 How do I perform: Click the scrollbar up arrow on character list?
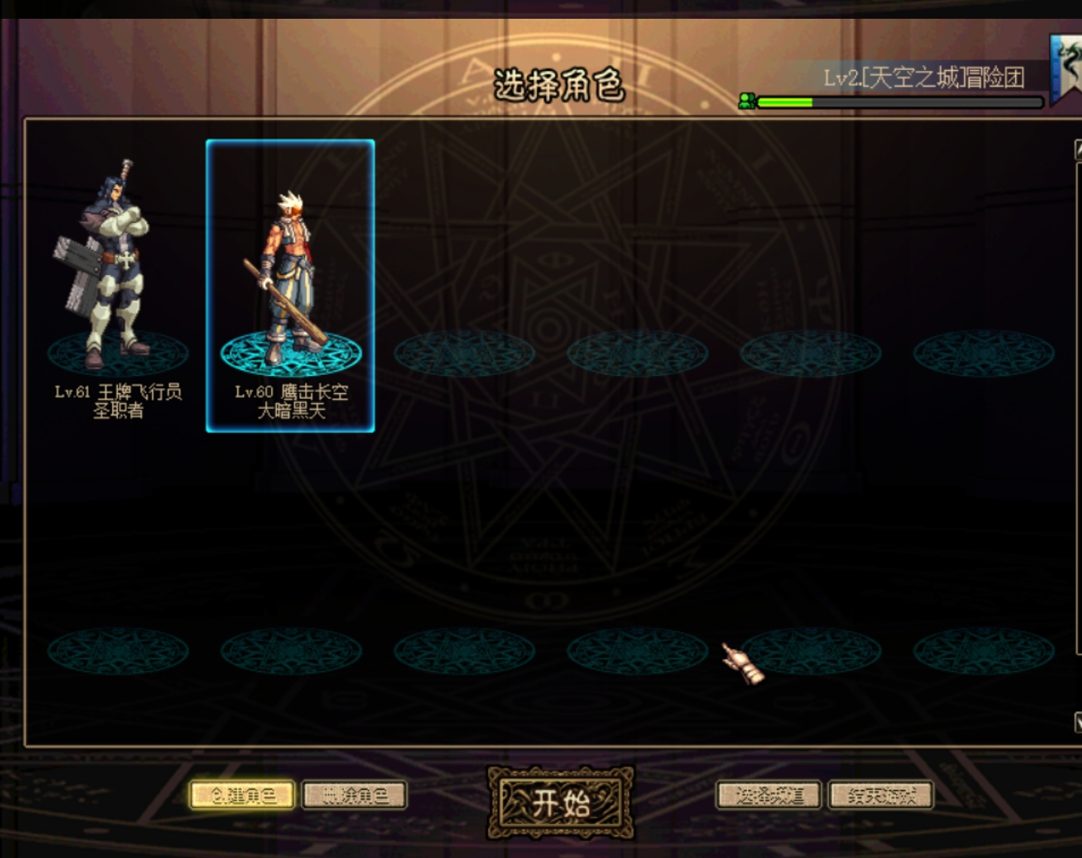(x=1077, y=150)
